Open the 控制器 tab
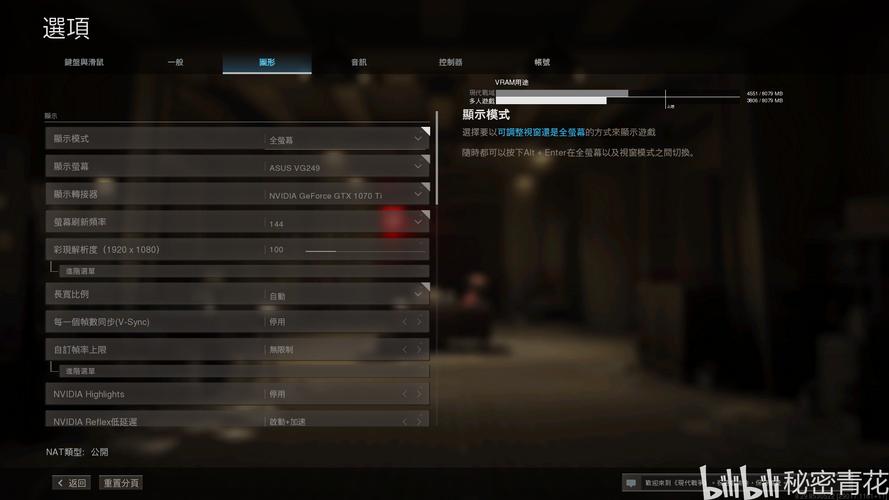This screenshot has width=889, height=500. (450, 62)
